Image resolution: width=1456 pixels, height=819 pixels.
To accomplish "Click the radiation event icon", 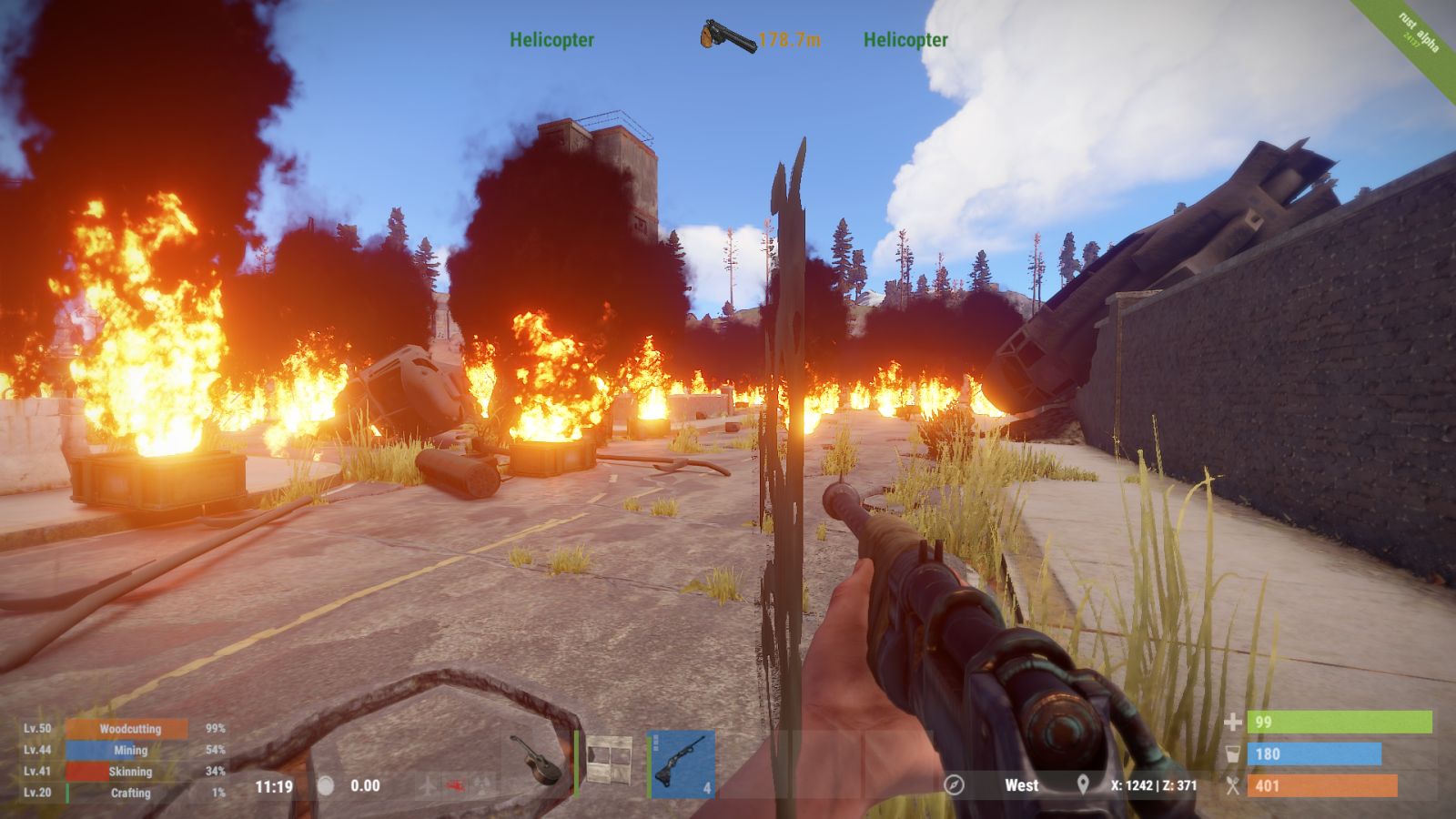I will pyautogui.click(x=483, y=784).
